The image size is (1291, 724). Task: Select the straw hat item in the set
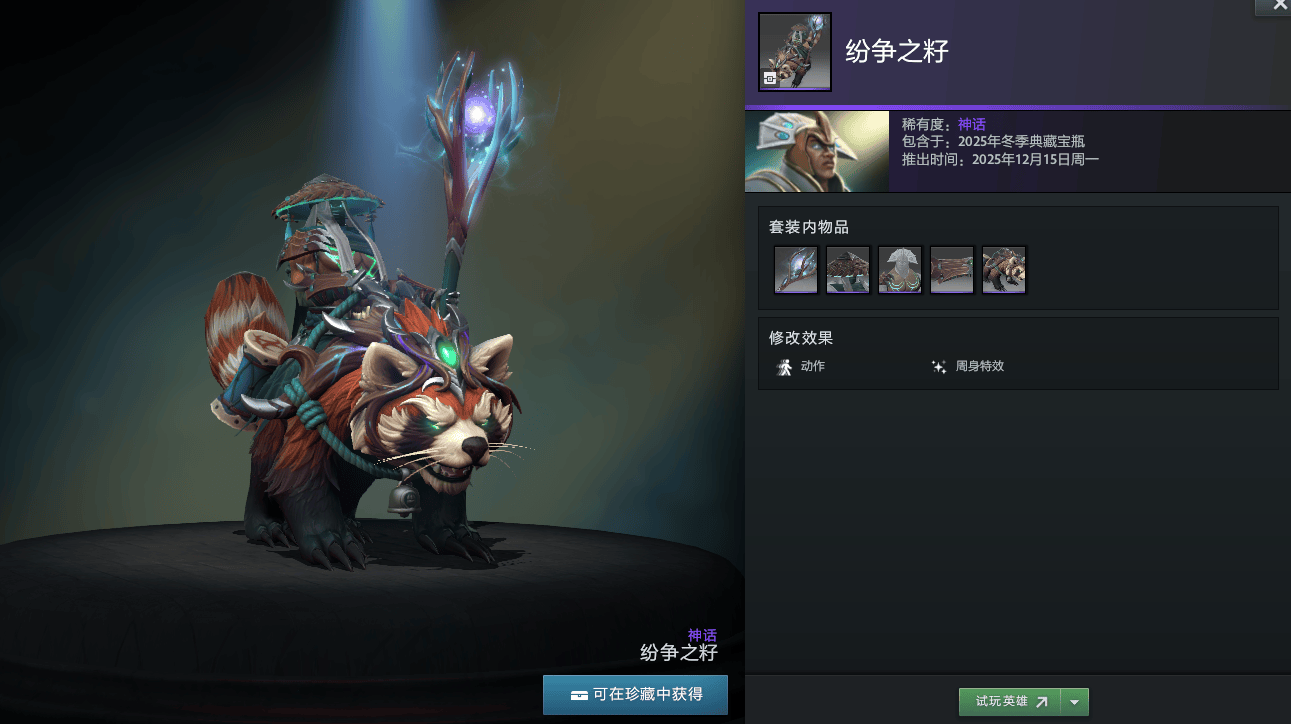[x=848, y=270]
